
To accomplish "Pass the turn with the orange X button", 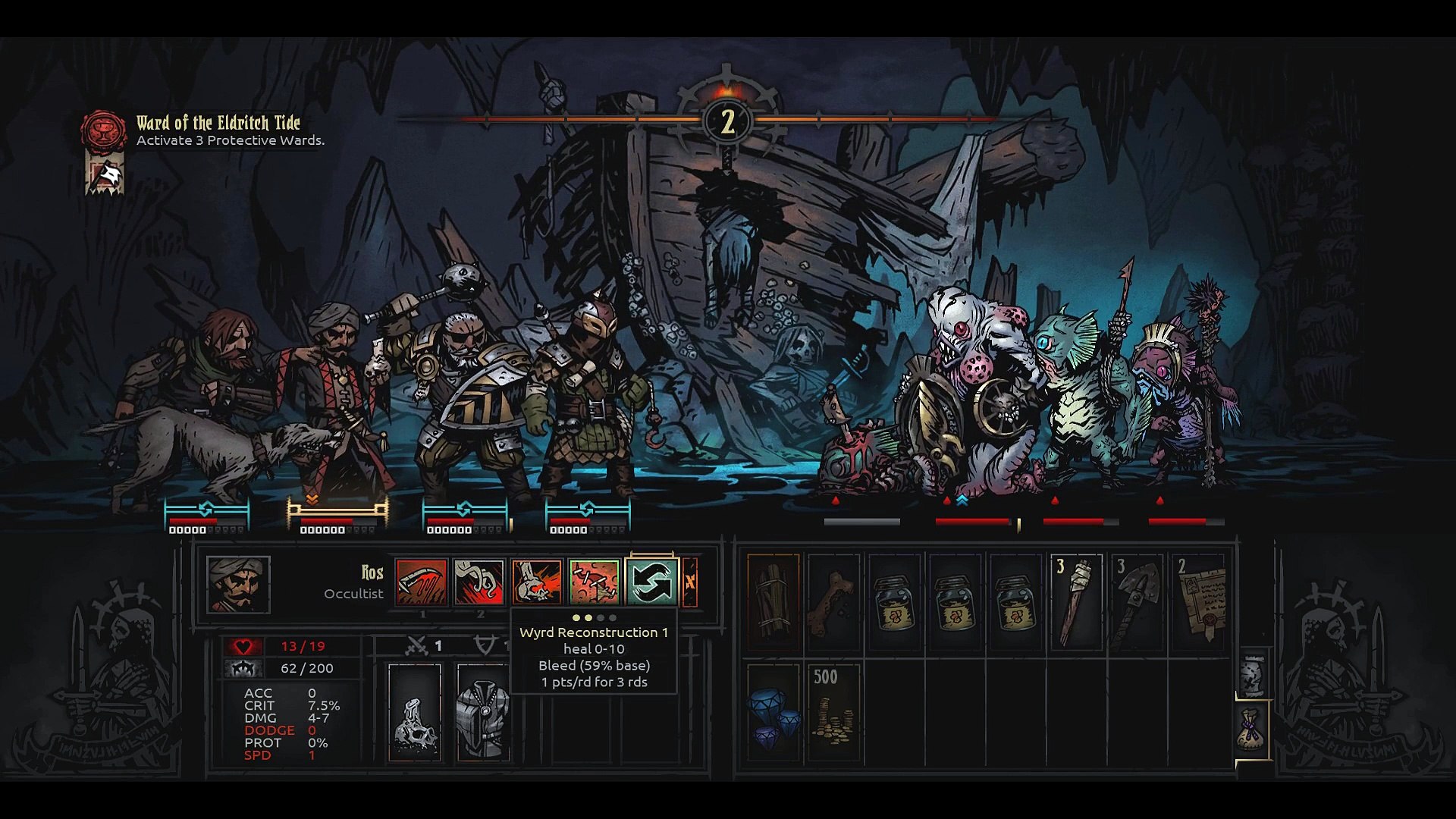I will [x=690, y=582].
